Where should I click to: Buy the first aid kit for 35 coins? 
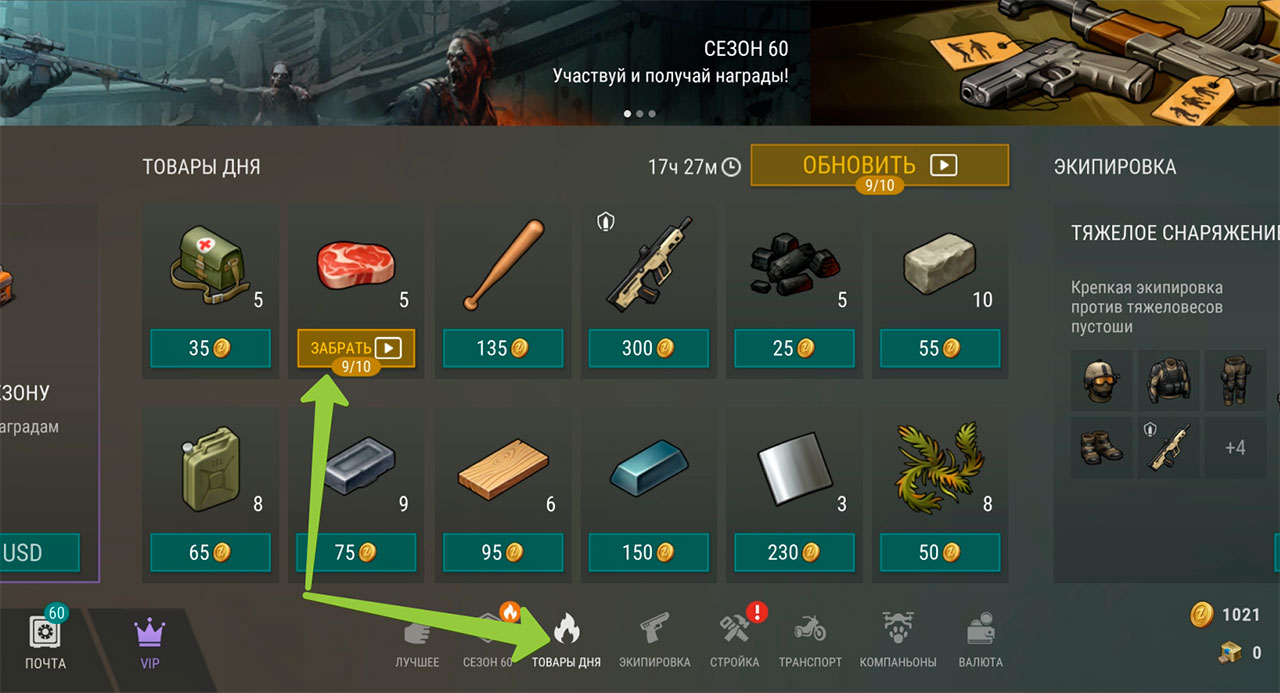click(210, 348)
